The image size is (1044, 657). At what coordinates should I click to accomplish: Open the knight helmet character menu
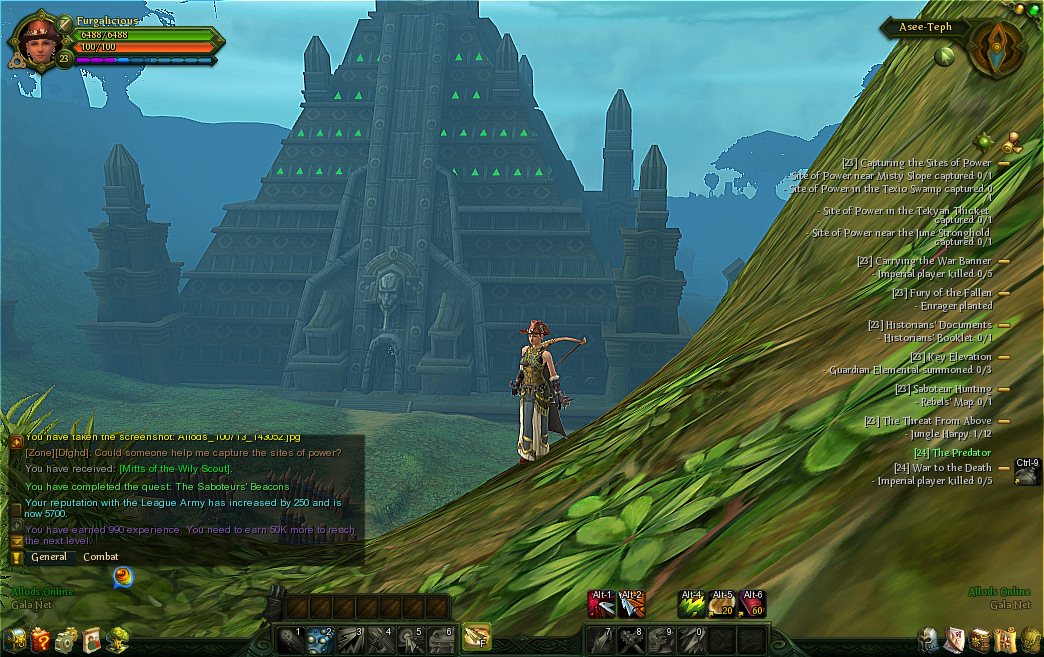click(929, 638)
